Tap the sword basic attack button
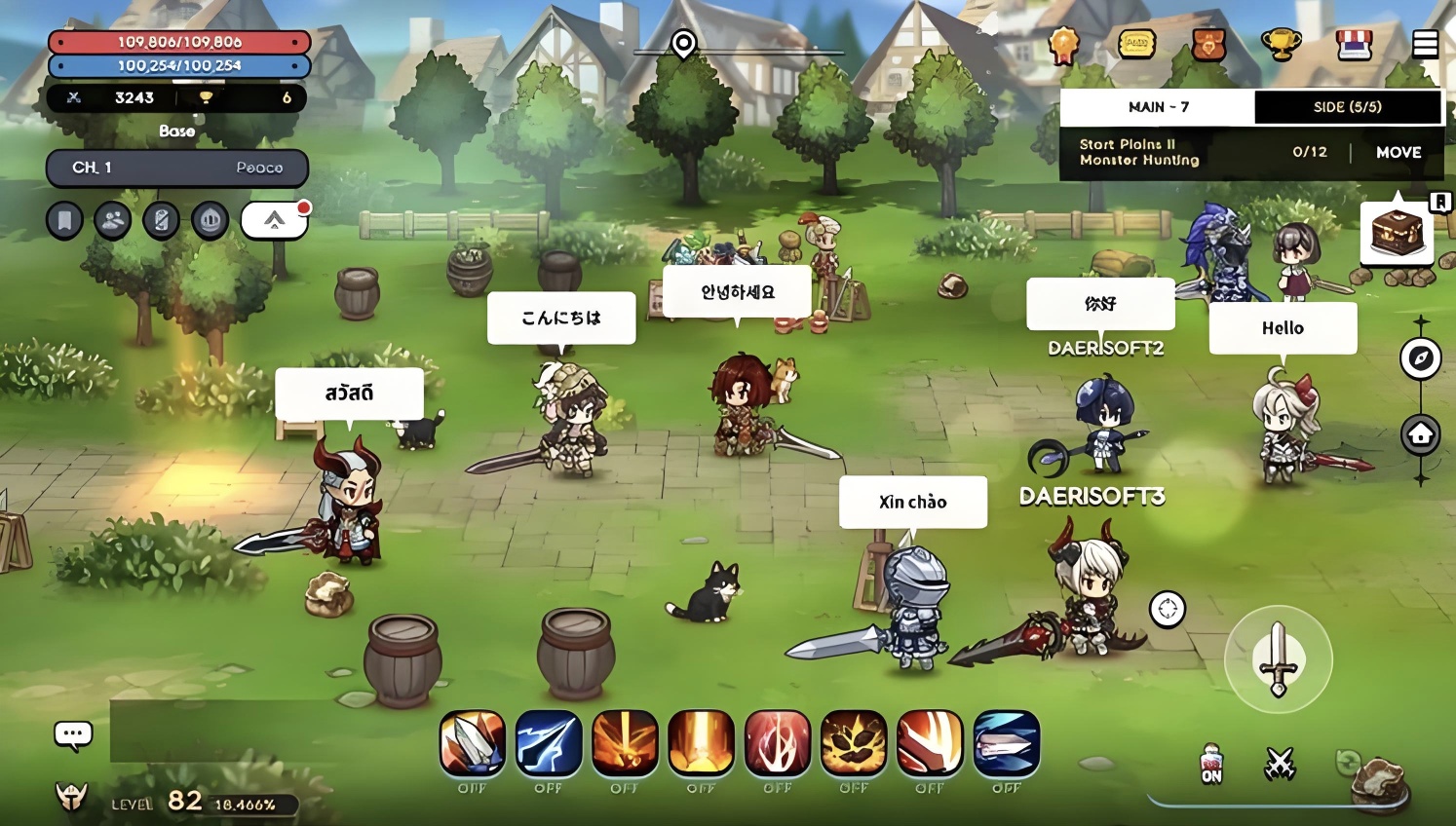 coord(1278,659)
